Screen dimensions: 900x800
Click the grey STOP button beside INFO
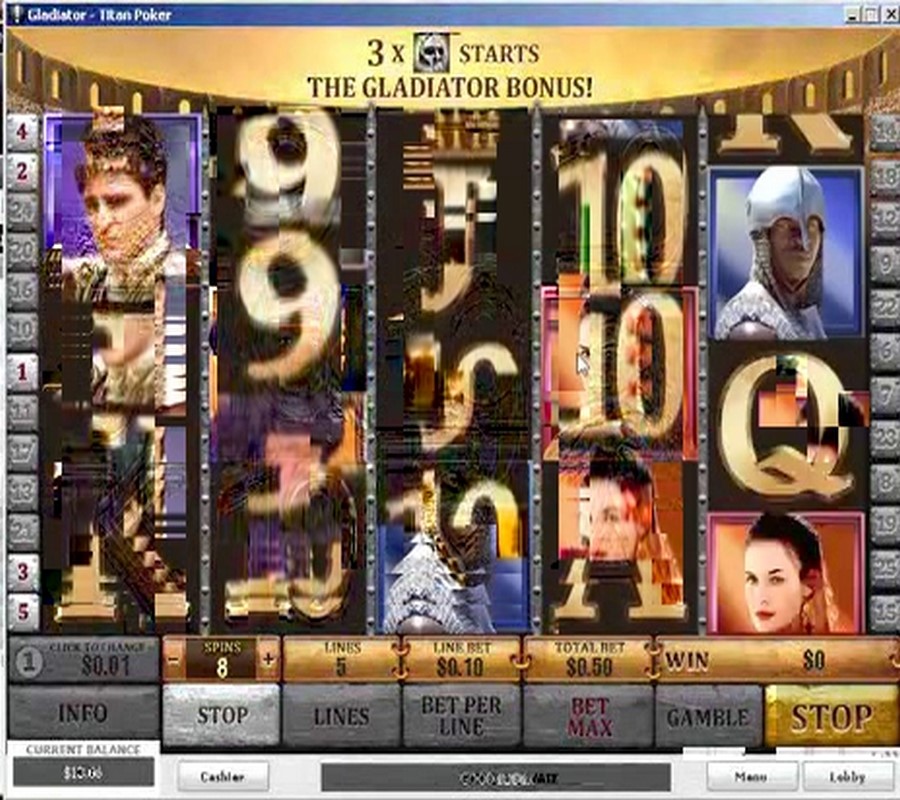tap(221, 716)
